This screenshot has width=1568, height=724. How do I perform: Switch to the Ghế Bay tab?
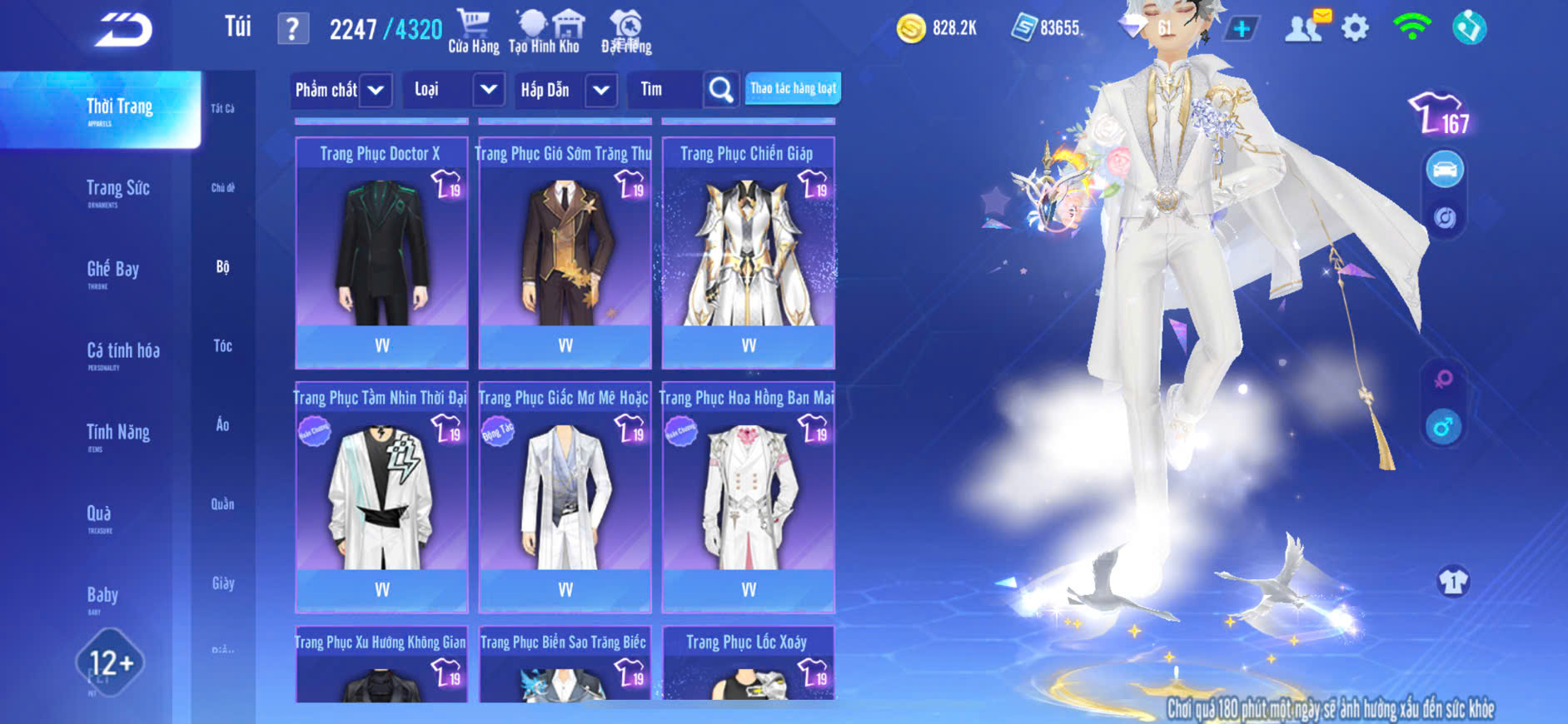coord(113,270)
